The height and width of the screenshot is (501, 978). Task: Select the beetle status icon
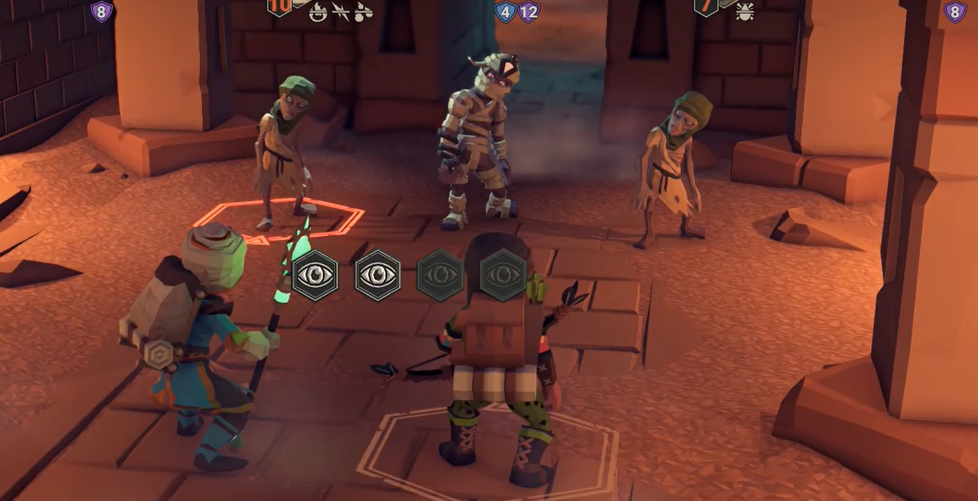tap(745, 12)
